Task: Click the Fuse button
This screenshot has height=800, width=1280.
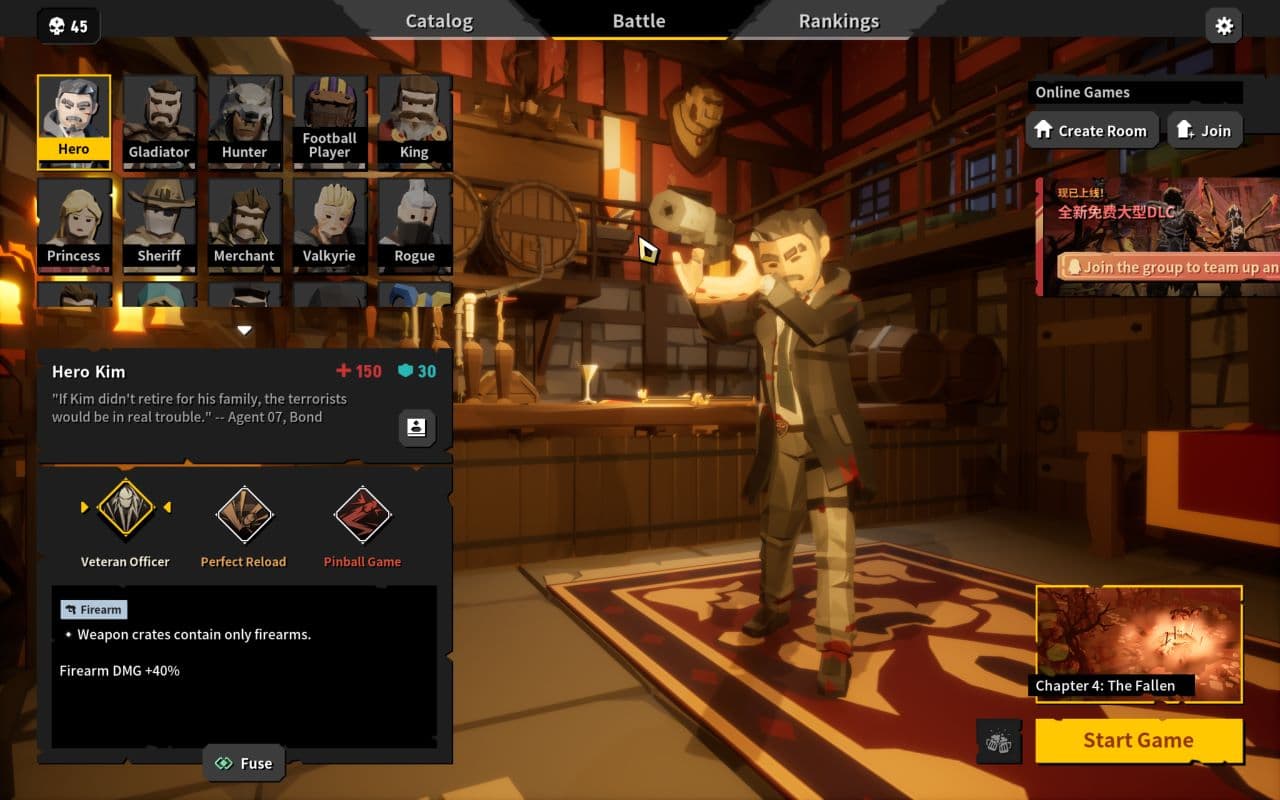Action: click(243, 763)
